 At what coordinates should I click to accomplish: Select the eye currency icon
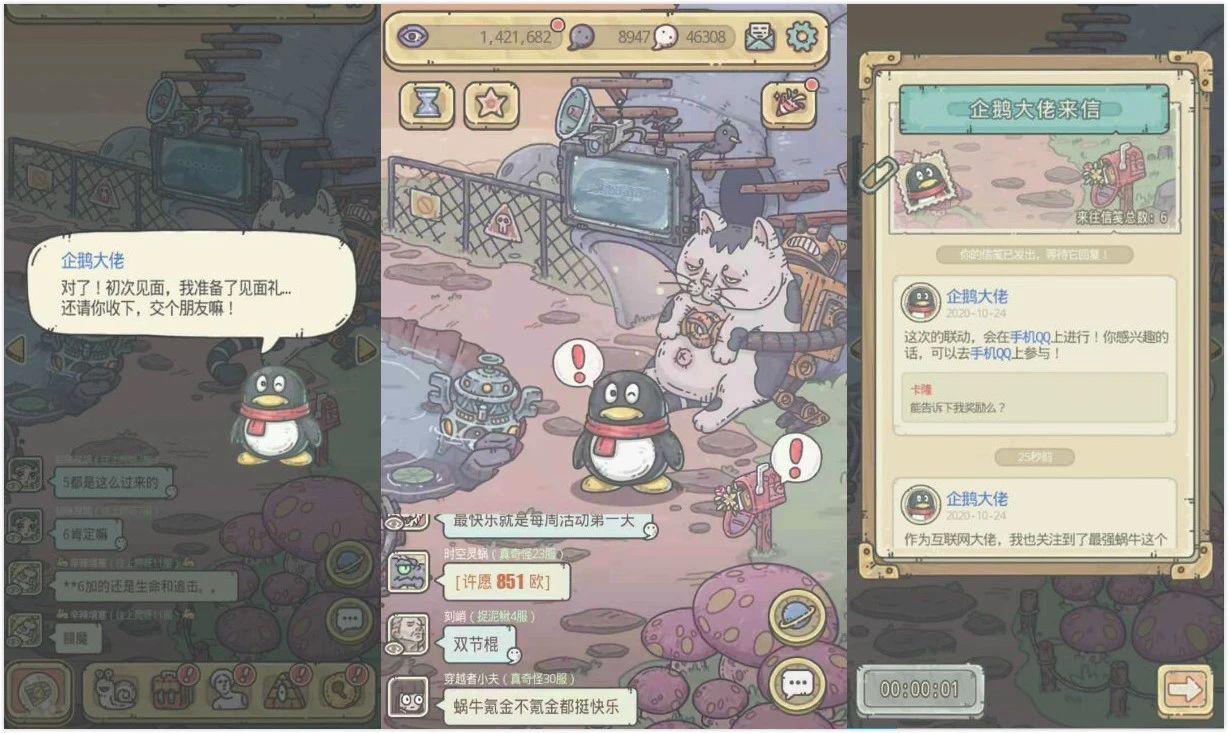(x=411, y=37)
